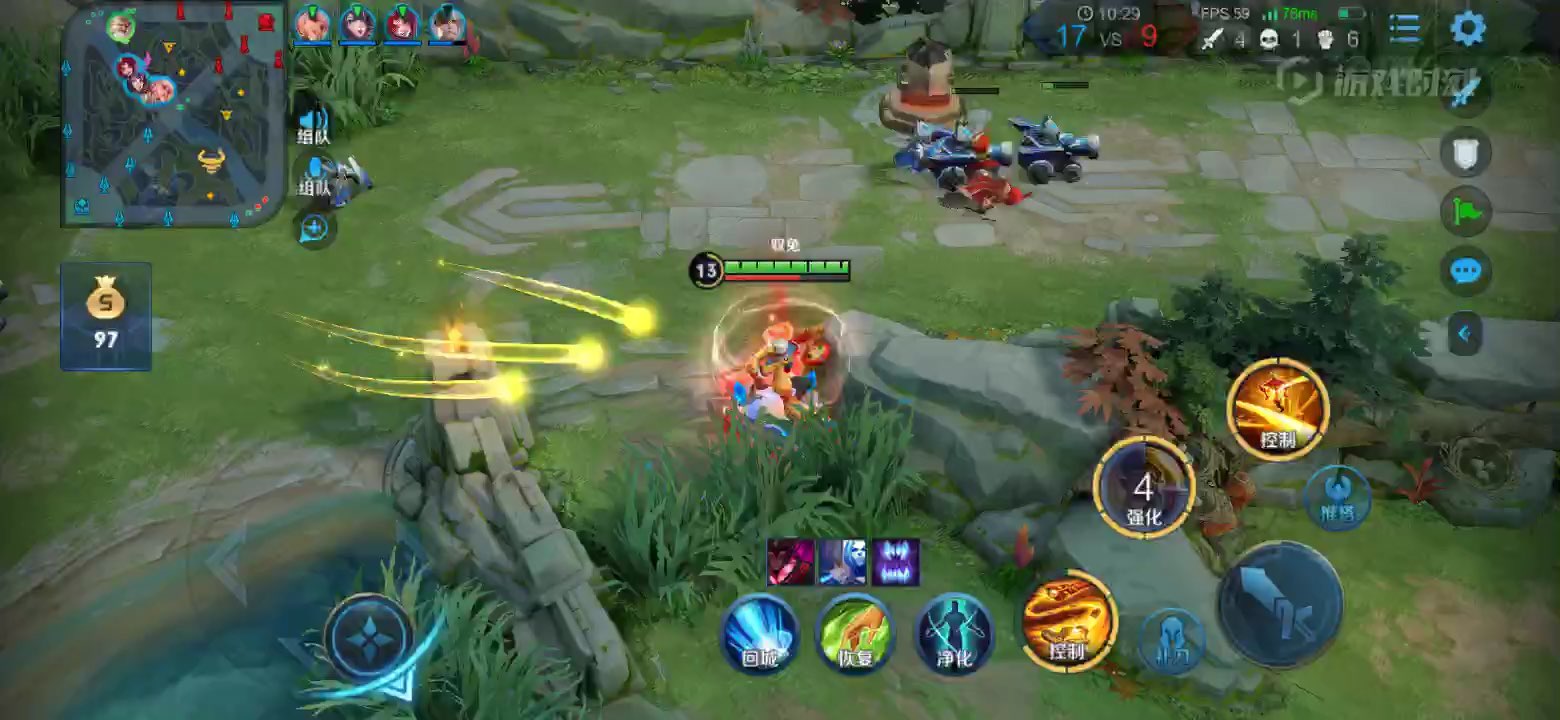Open the gold coin shop panel

105,315
